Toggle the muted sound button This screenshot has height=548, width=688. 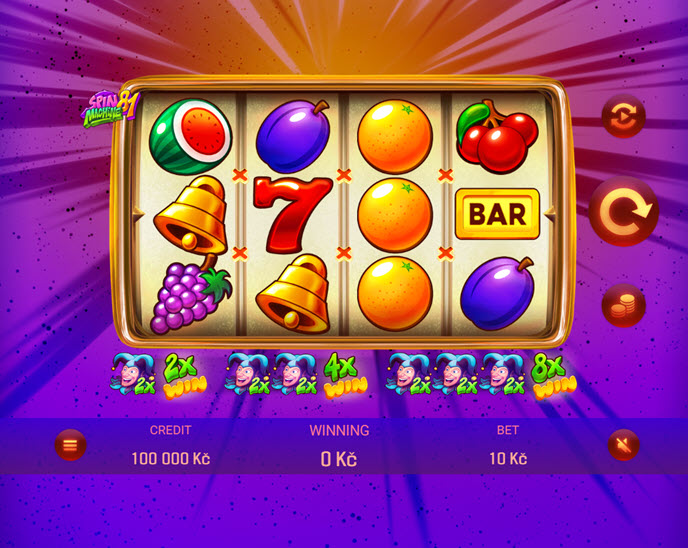623,444
